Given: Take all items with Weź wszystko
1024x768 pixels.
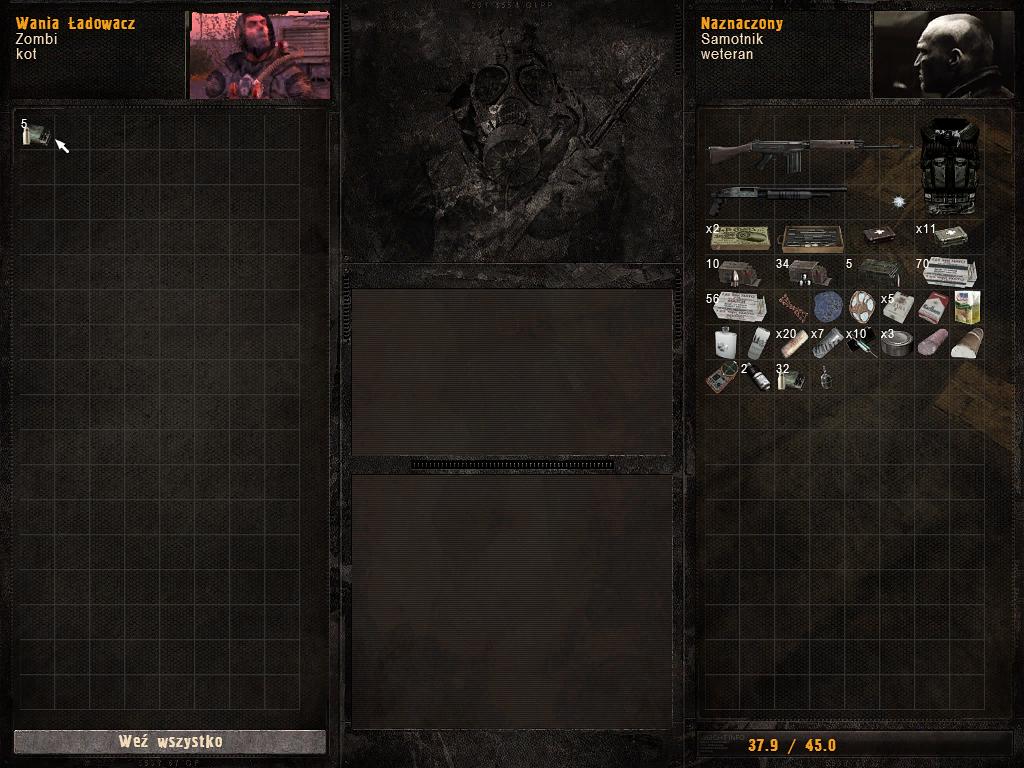Looking at the screenshot, I should tap(169, 742).
